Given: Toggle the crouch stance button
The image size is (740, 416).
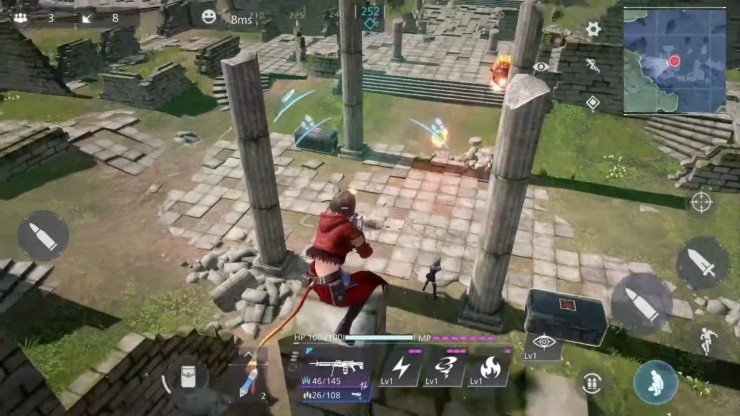Looking at the screenshot, I should click(x=655, y=382).
